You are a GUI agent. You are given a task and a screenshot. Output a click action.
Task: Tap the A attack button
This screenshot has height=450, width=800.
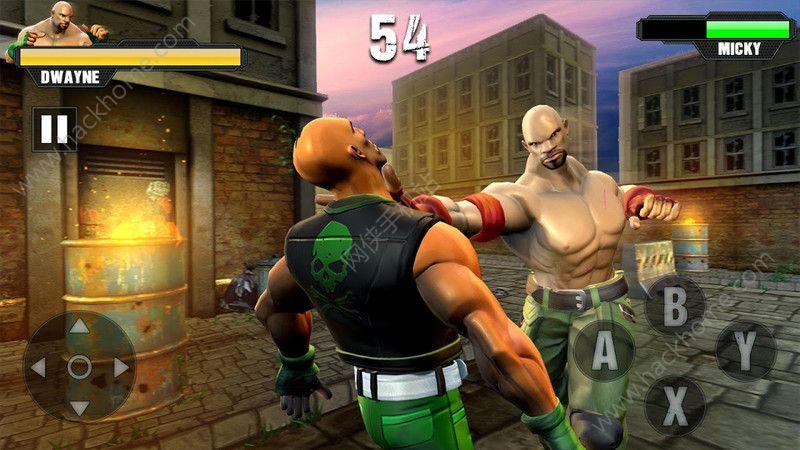coord(603,351)
